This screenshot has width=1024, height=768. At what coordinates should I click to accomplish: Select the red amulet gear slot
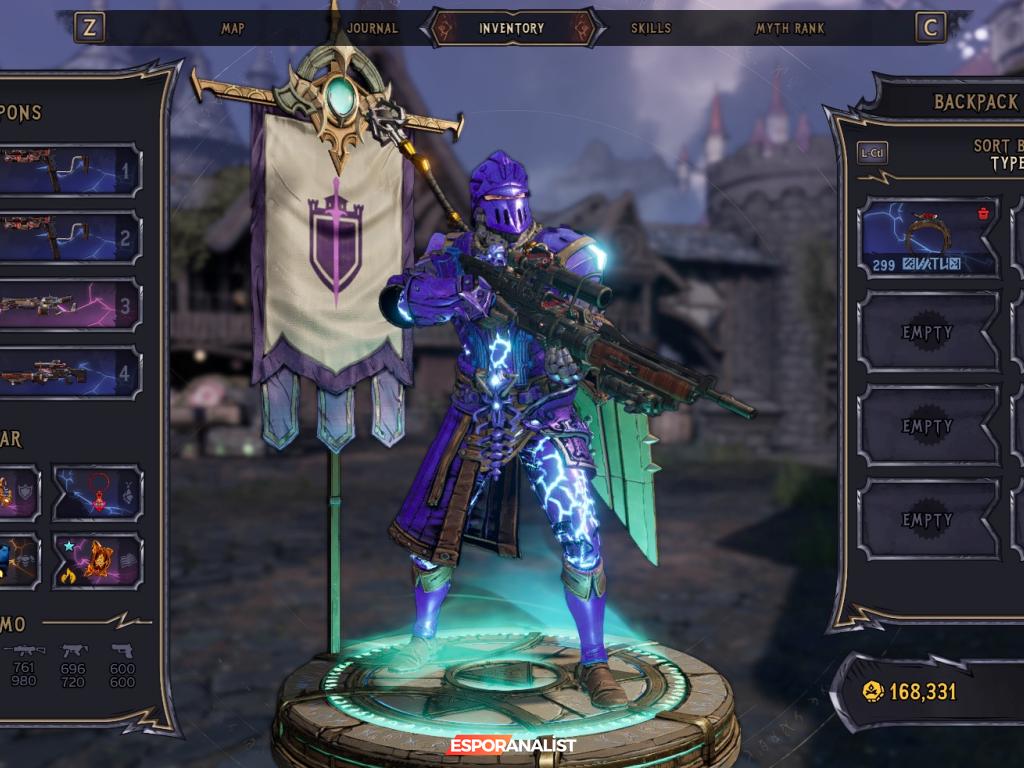tap(97, 492)
